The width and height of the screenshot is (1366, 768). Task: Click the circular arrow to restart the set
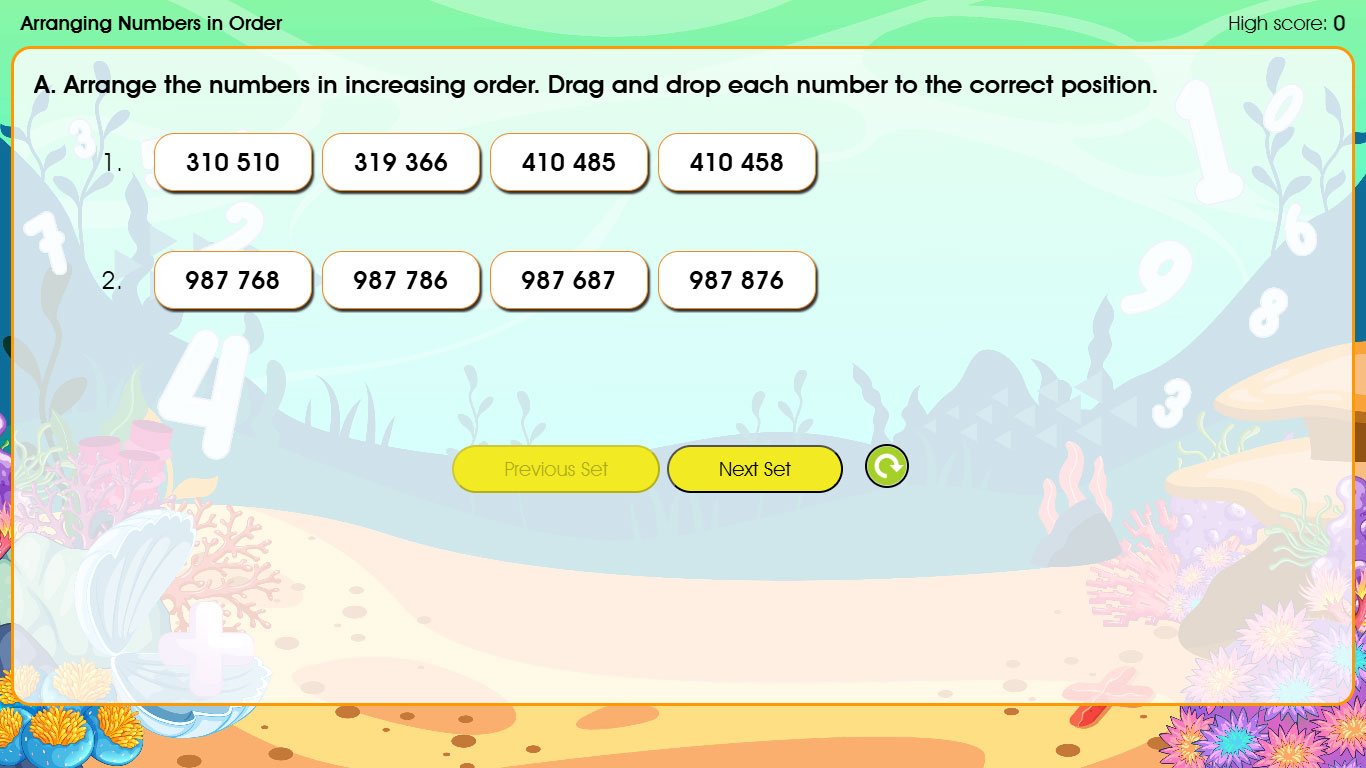[x=886, y=466]
